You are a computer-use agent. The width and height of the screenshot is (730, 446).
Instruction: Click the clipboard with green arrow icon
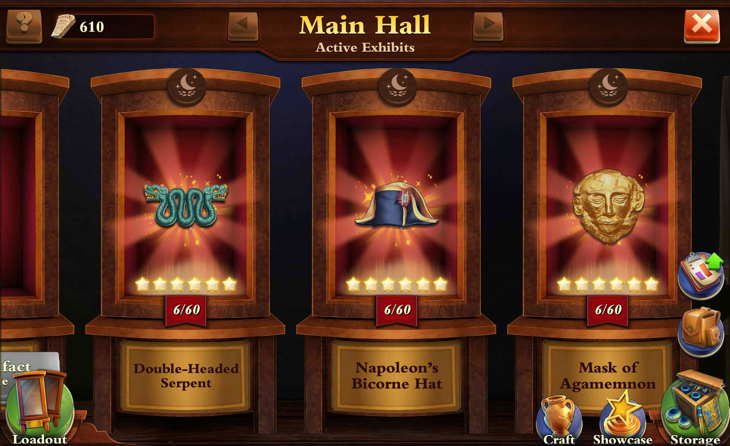tap(701, 274)
